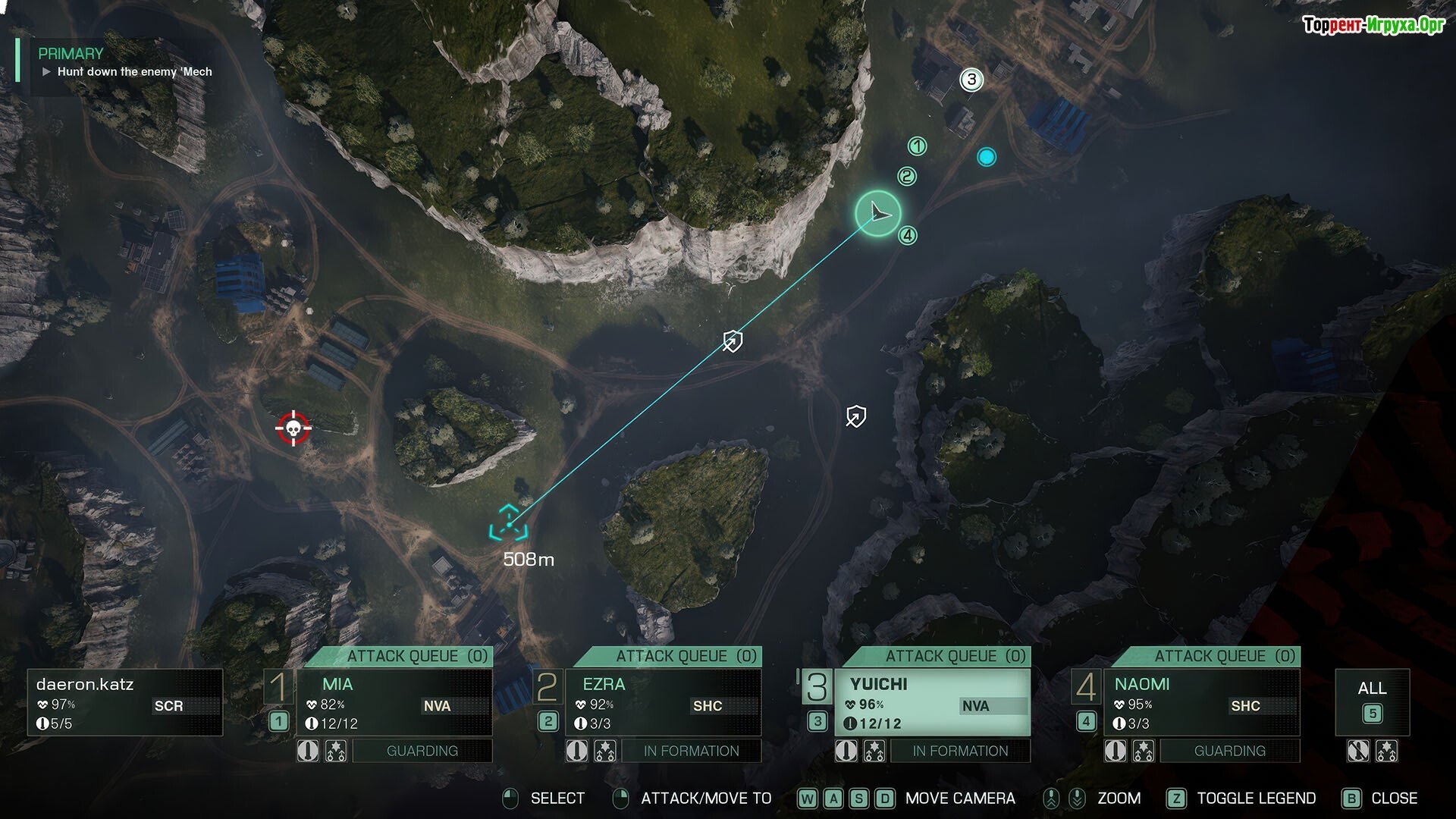This screenshot has height=819, width=1456.
Task: Toggle the ALL card's weapon fire icon
Action: 1357,751
